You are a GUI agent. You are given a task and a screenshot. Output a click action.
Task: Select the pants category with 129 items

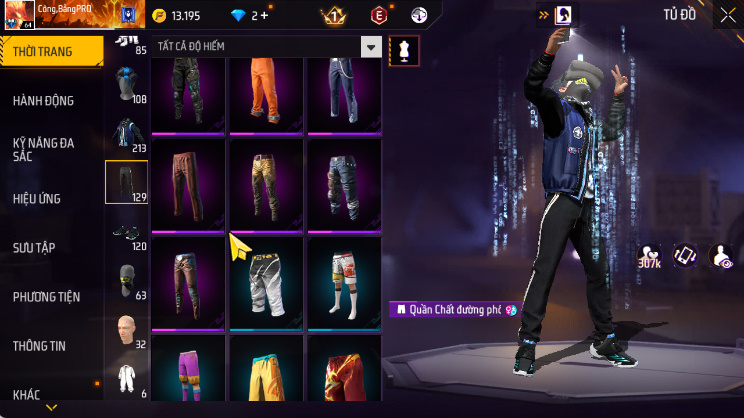coord(126,182)
